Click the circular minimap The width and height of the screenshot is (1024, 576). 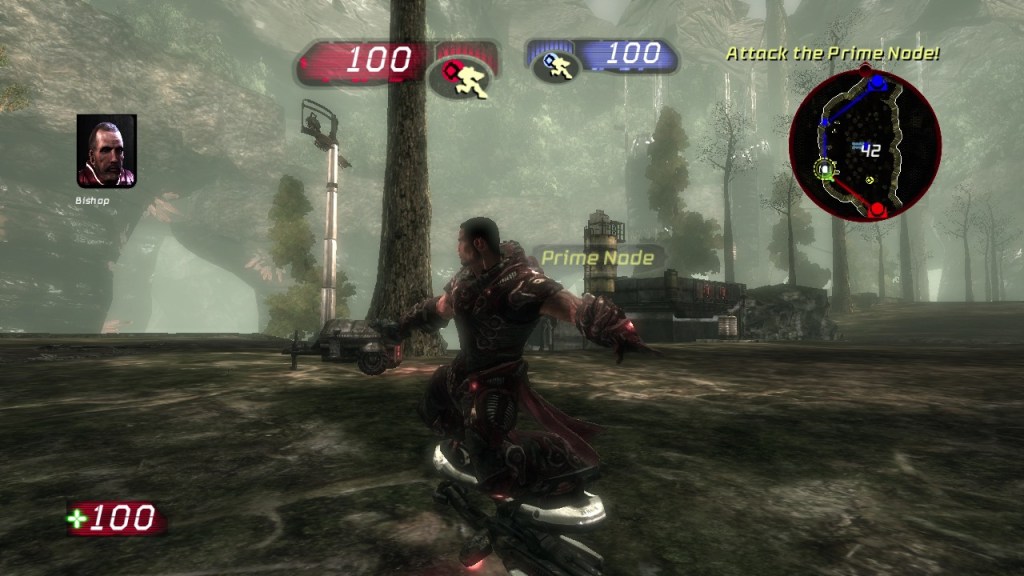coord(865,145)
